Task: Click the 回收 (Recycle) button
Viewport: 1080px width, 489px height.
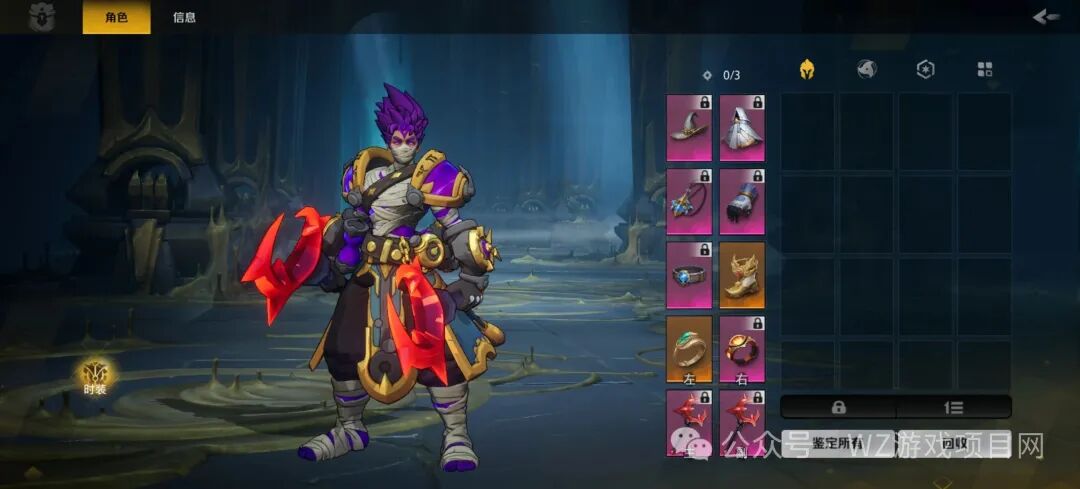Action: 954,443
